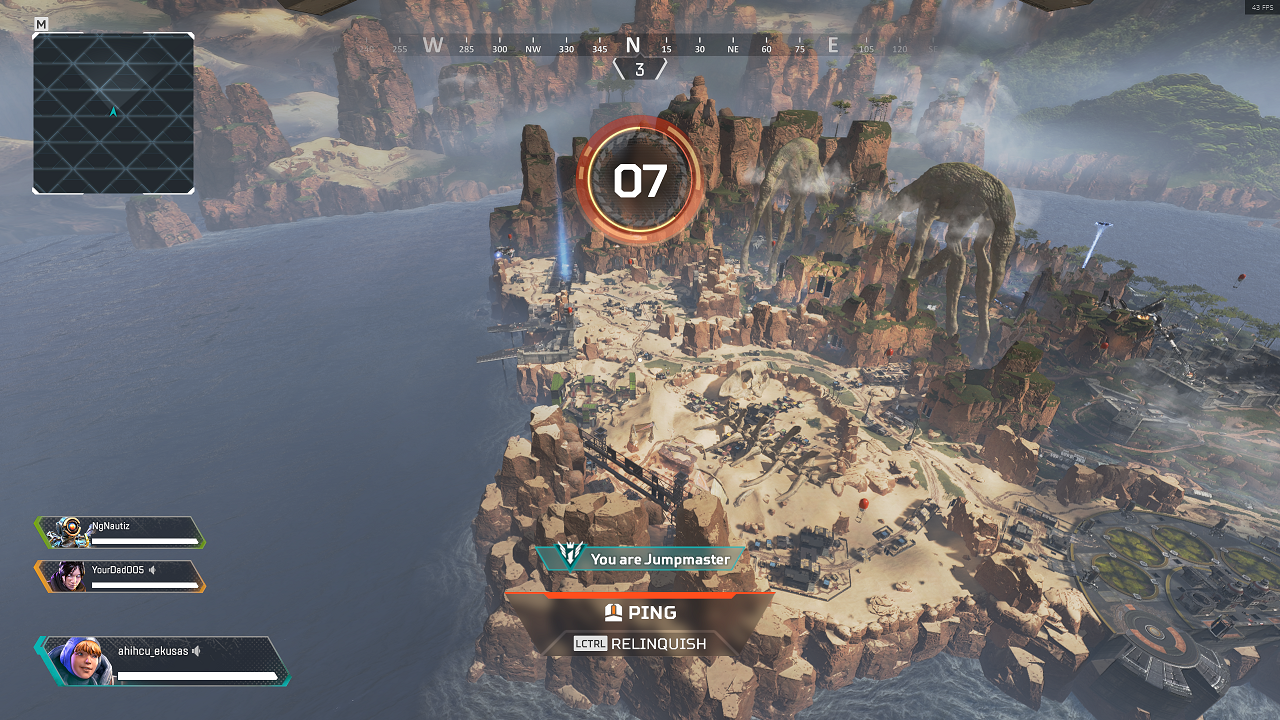
Task: Click the compass bar heading strip
Action: 640,46
